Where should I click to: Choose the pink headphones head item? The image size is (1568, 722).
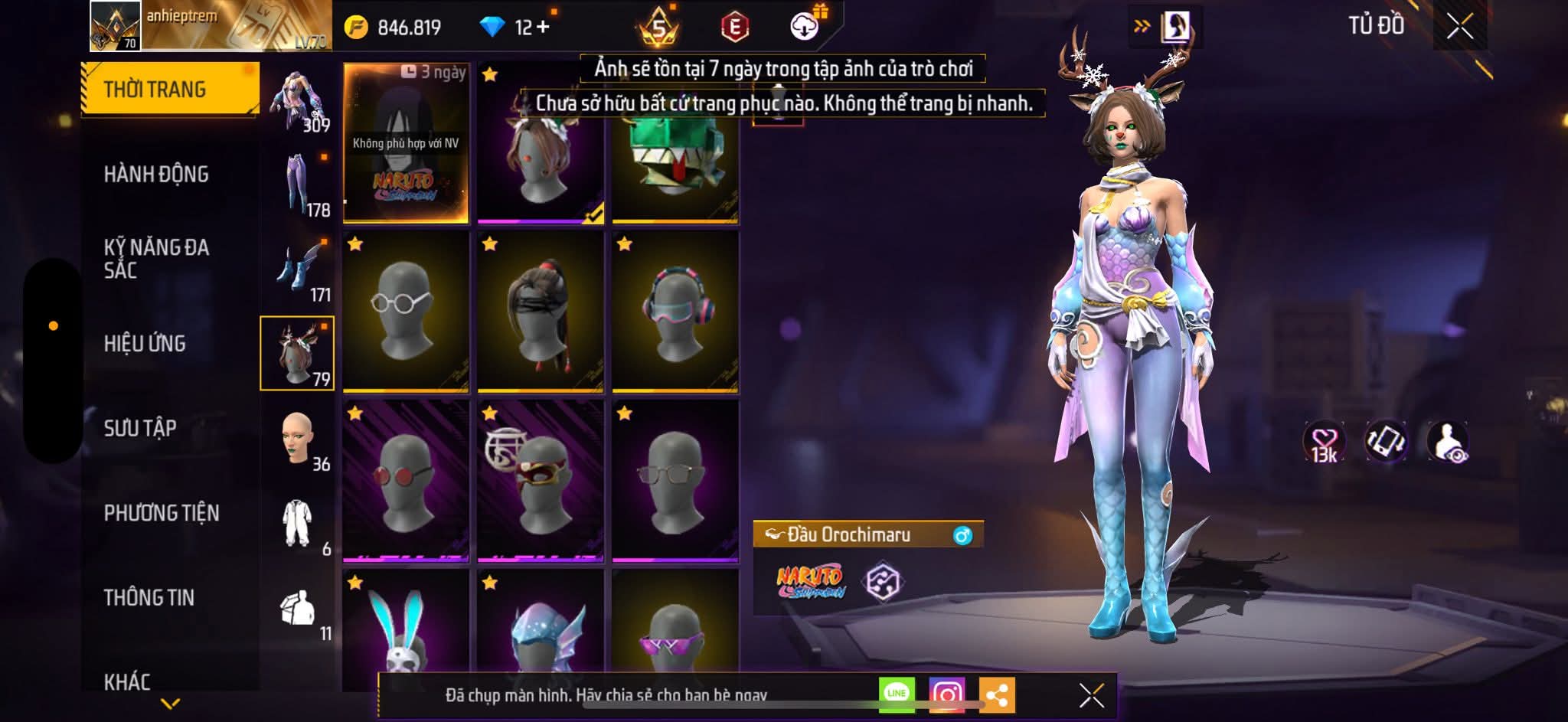(x=675, y=311)
